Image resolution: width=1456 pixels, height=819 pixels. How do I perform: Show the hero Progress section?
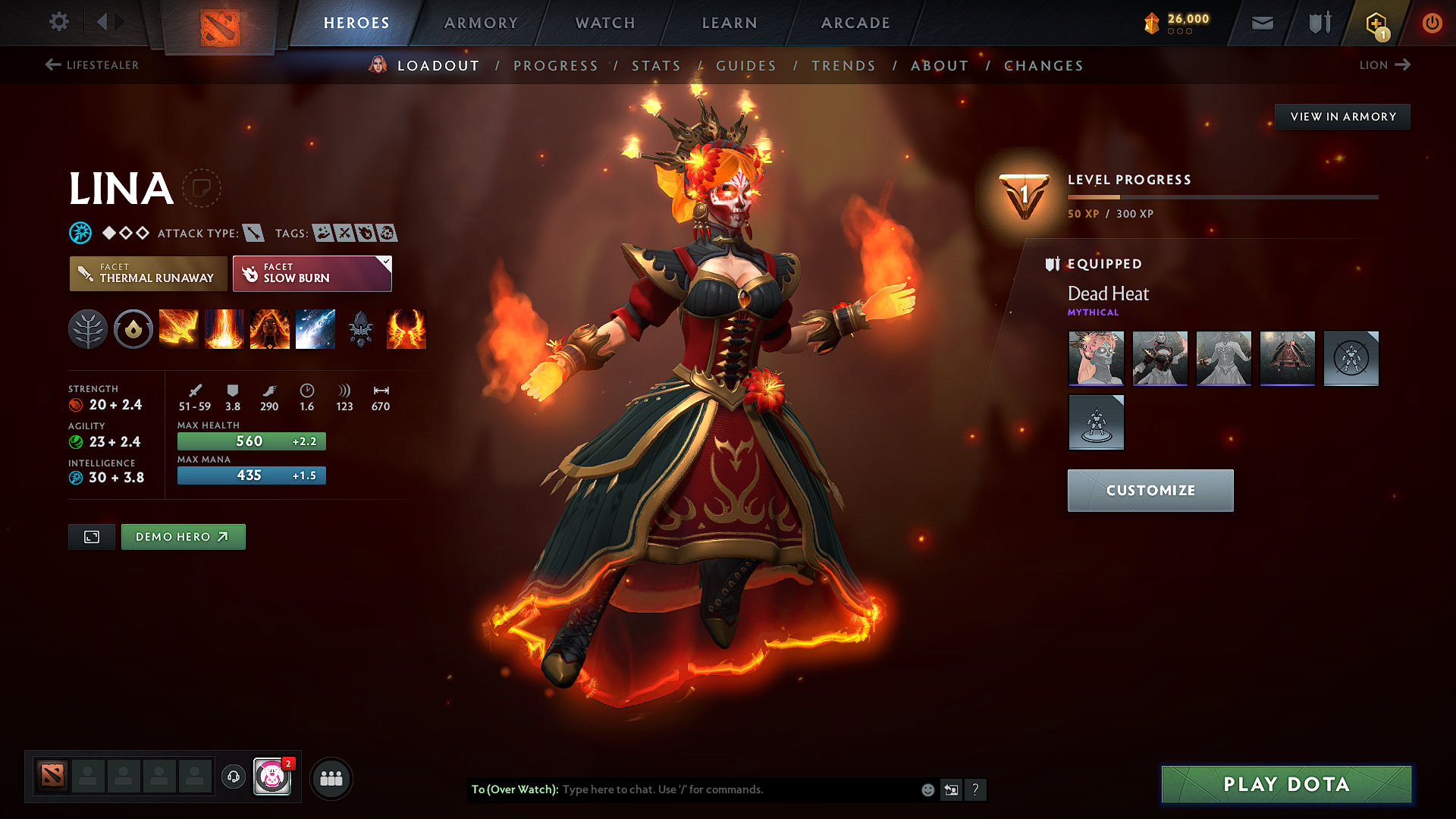pyautogui.click(x=555, y=66)
